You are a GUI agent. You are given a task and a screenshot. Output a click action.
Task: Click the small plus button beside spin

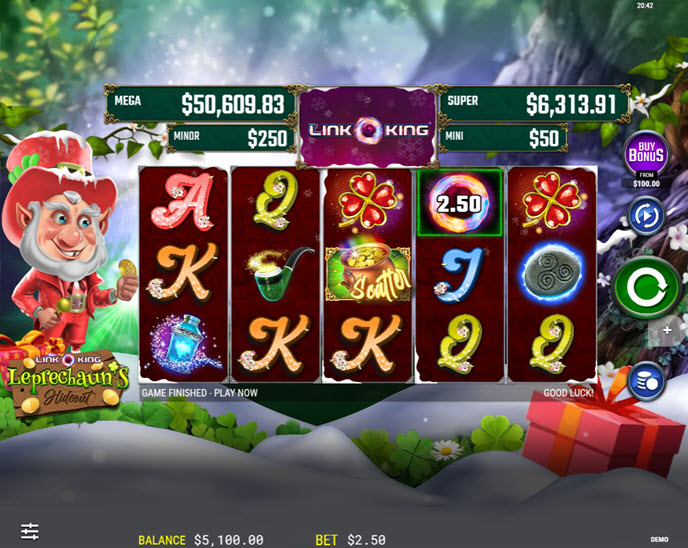point(667,330)
